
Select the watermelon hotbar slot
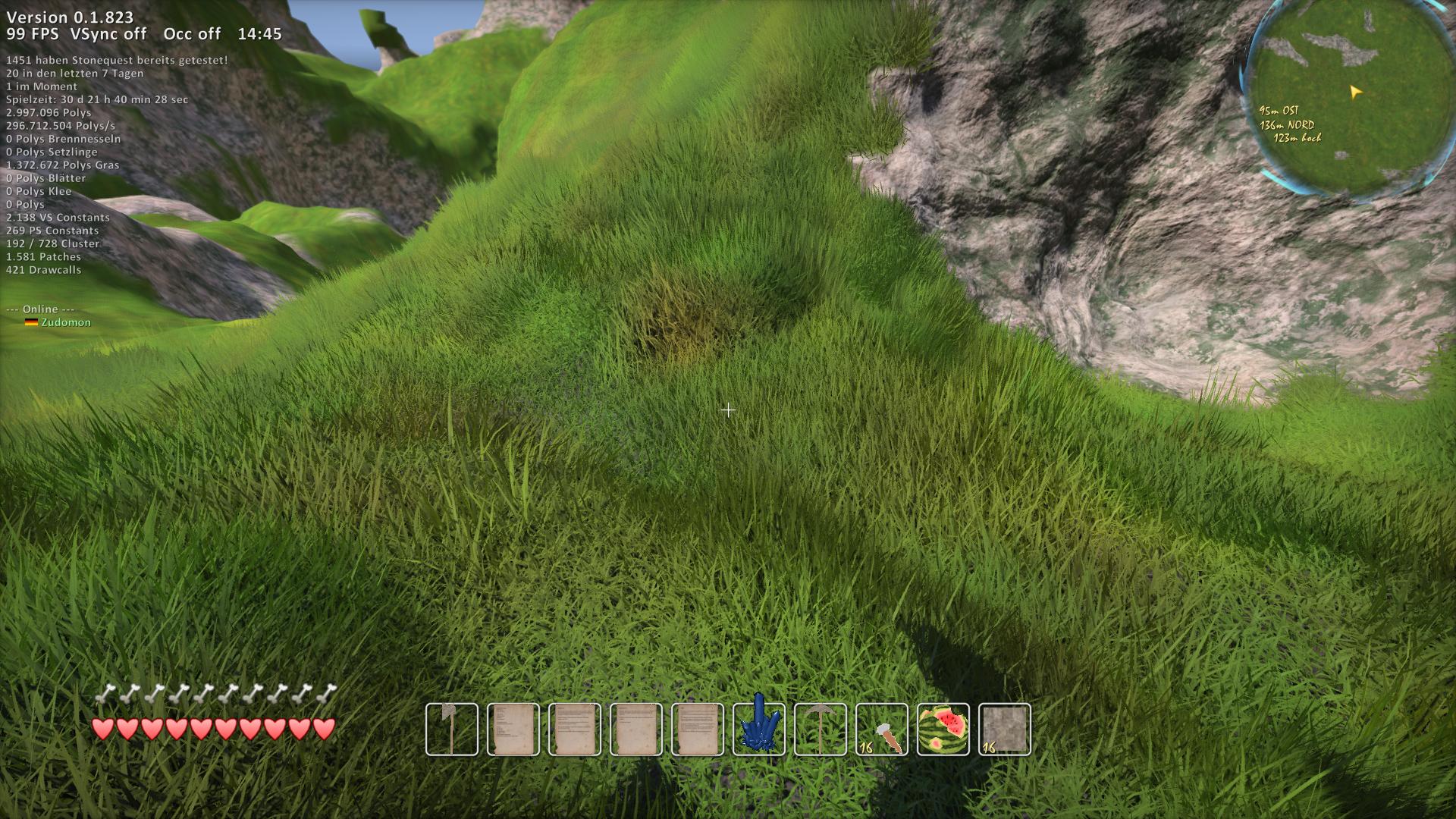[943, 730]
